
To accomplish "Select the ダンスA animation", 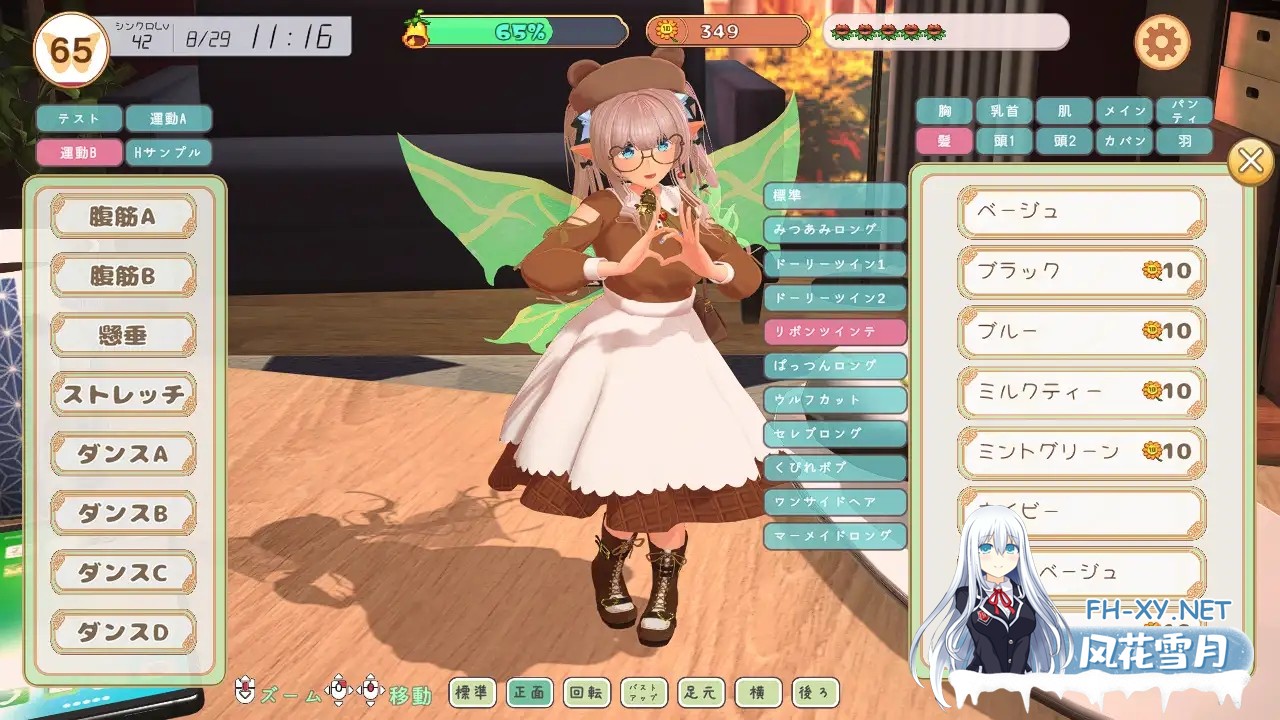I will coord(123,453).
